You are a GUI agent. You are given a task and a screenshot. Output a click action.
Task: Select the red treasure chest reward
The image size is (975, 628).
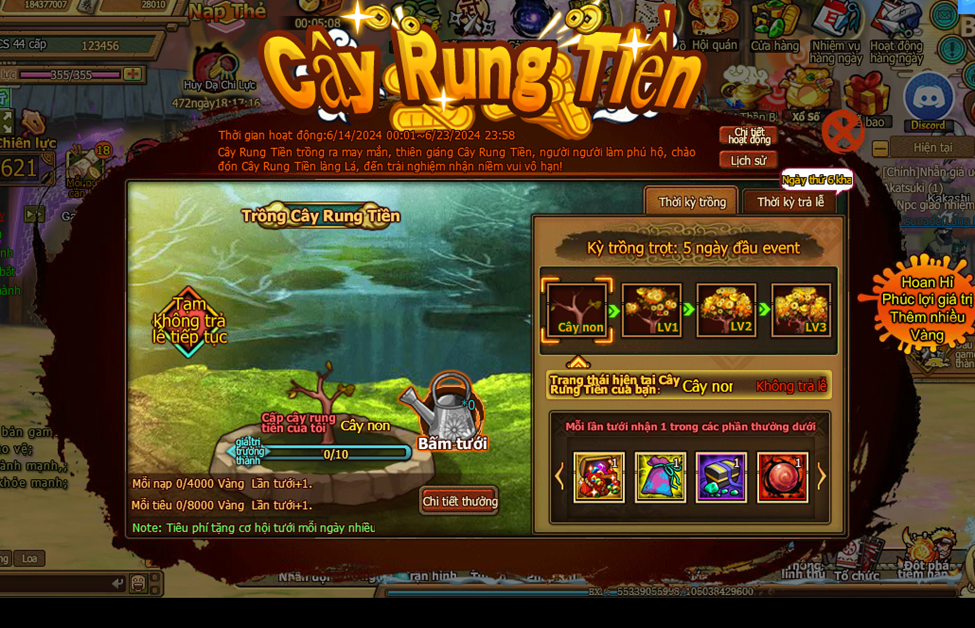599,477
